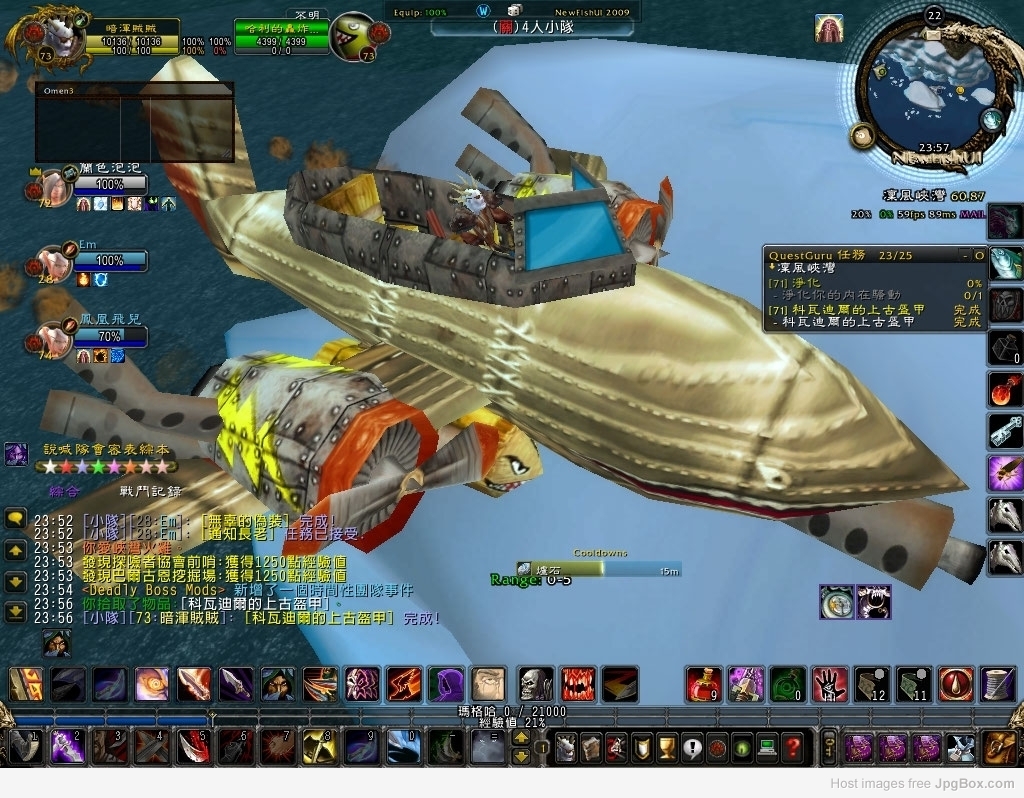Activate the fish icon on the side bar

pos(1005,263)
